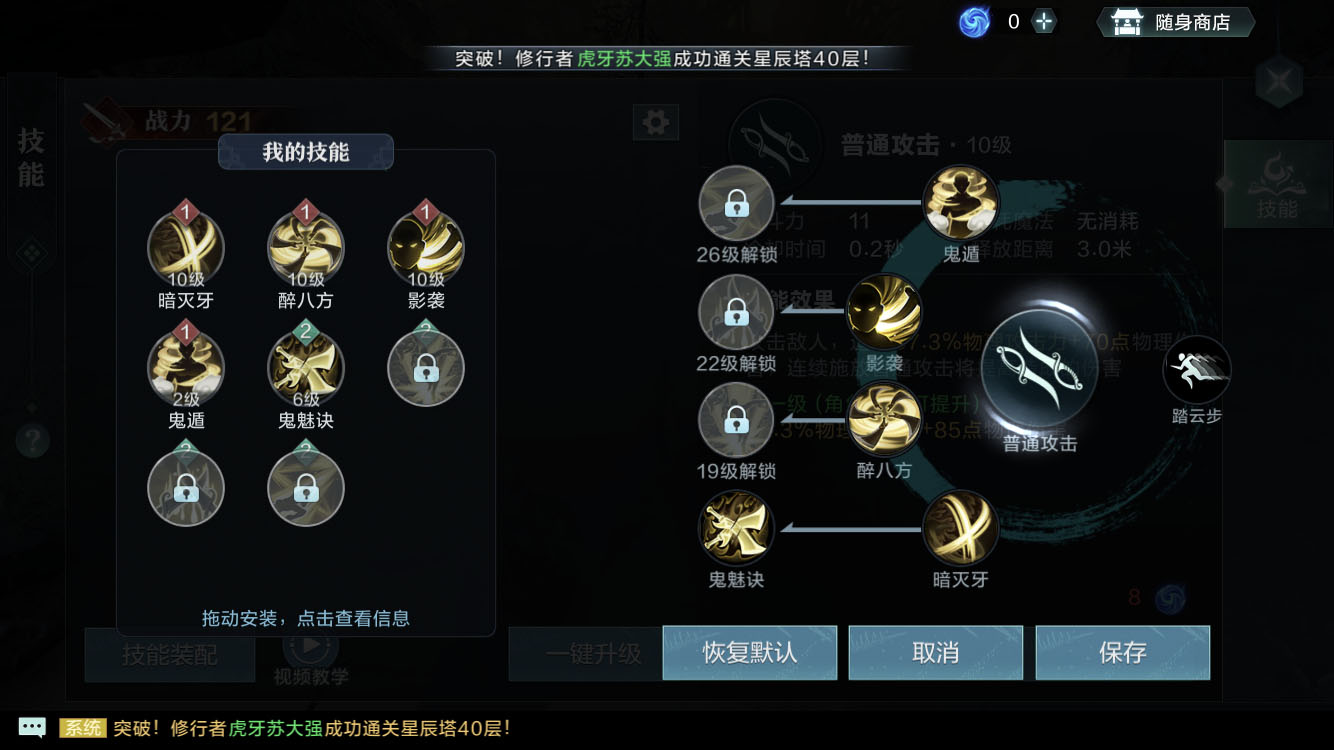Open the 随身商店 shop
This screenshot has height=750, width=1334.
click(x=1176, y=20)
